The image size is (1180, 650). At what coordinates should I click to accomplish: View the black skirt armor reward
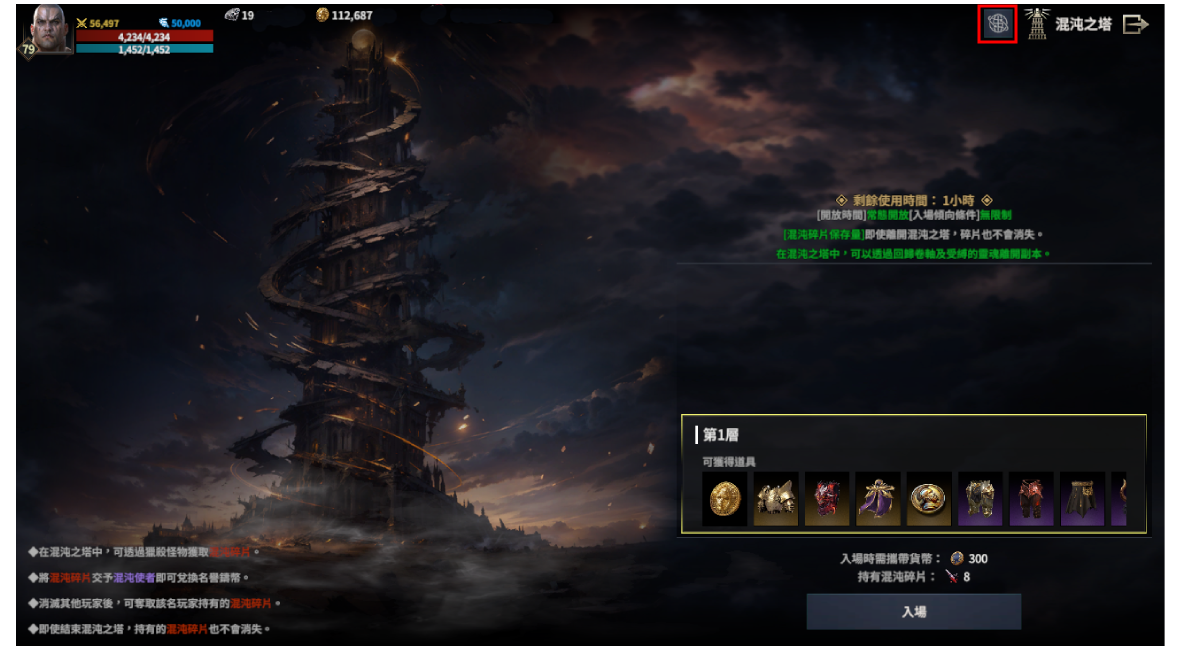[x=1082, y=499]
